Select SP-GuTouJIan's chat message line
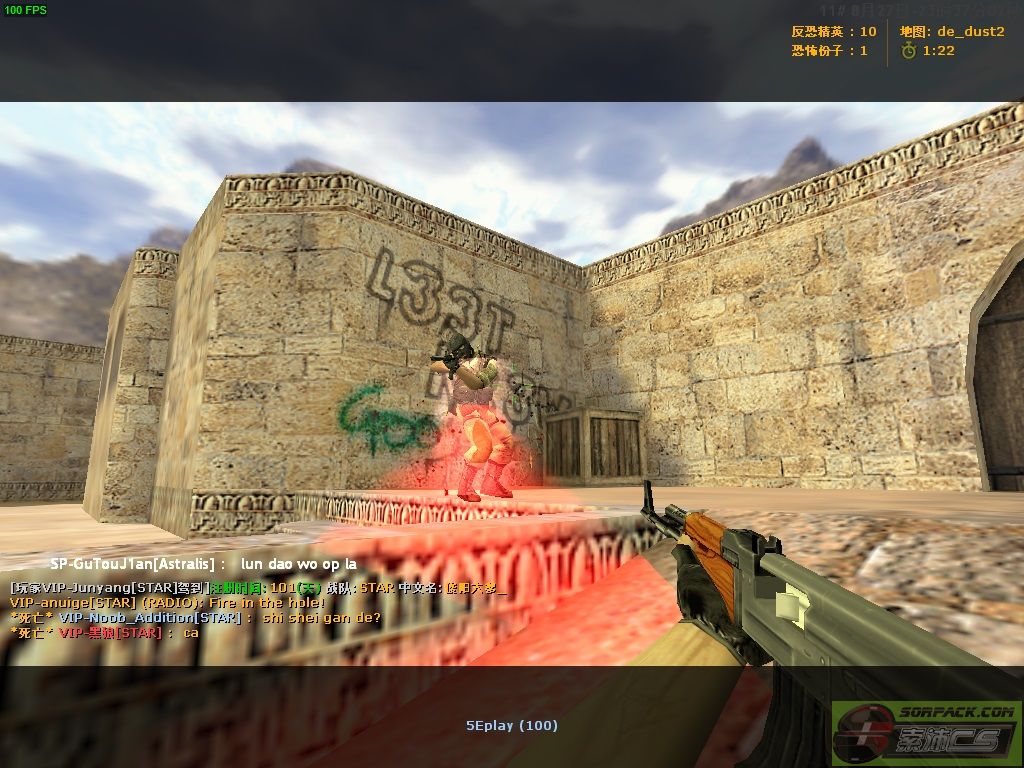Viewport: 1024px width, 768px height. 203,564
